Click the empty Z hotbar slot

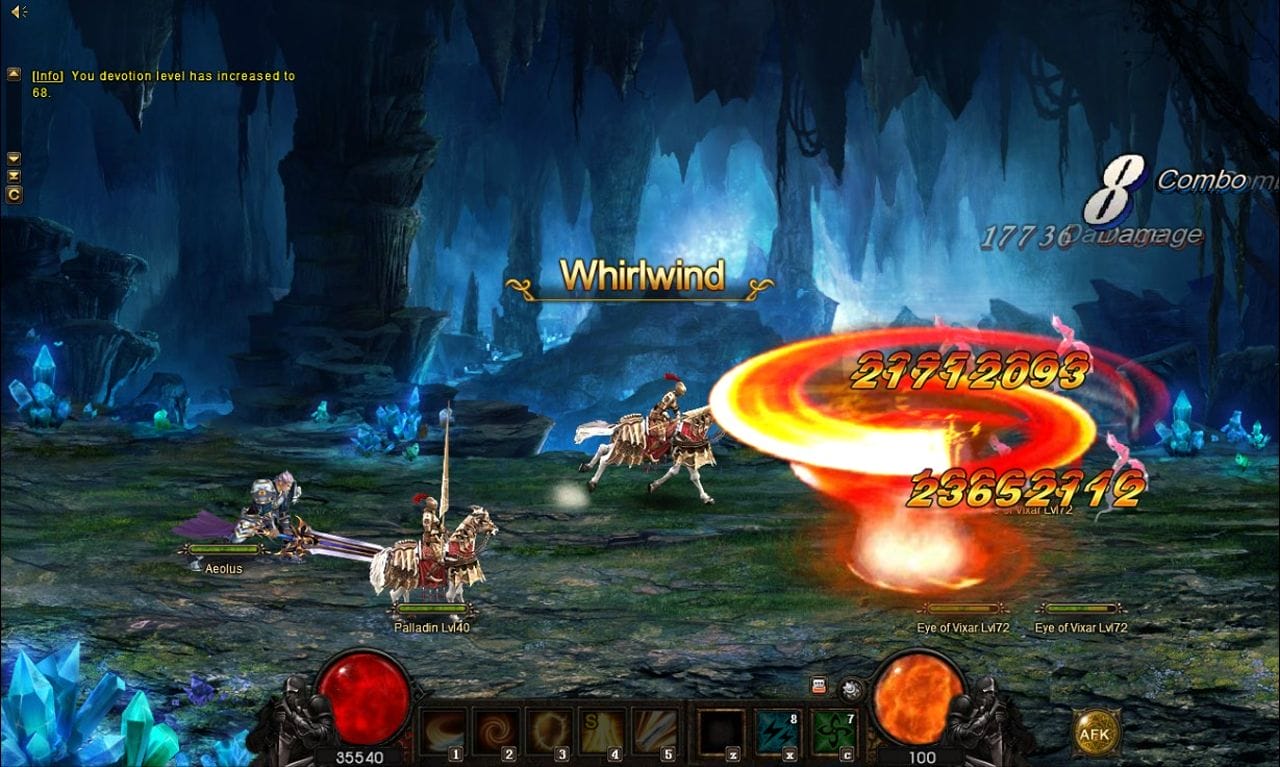point(721,731)
